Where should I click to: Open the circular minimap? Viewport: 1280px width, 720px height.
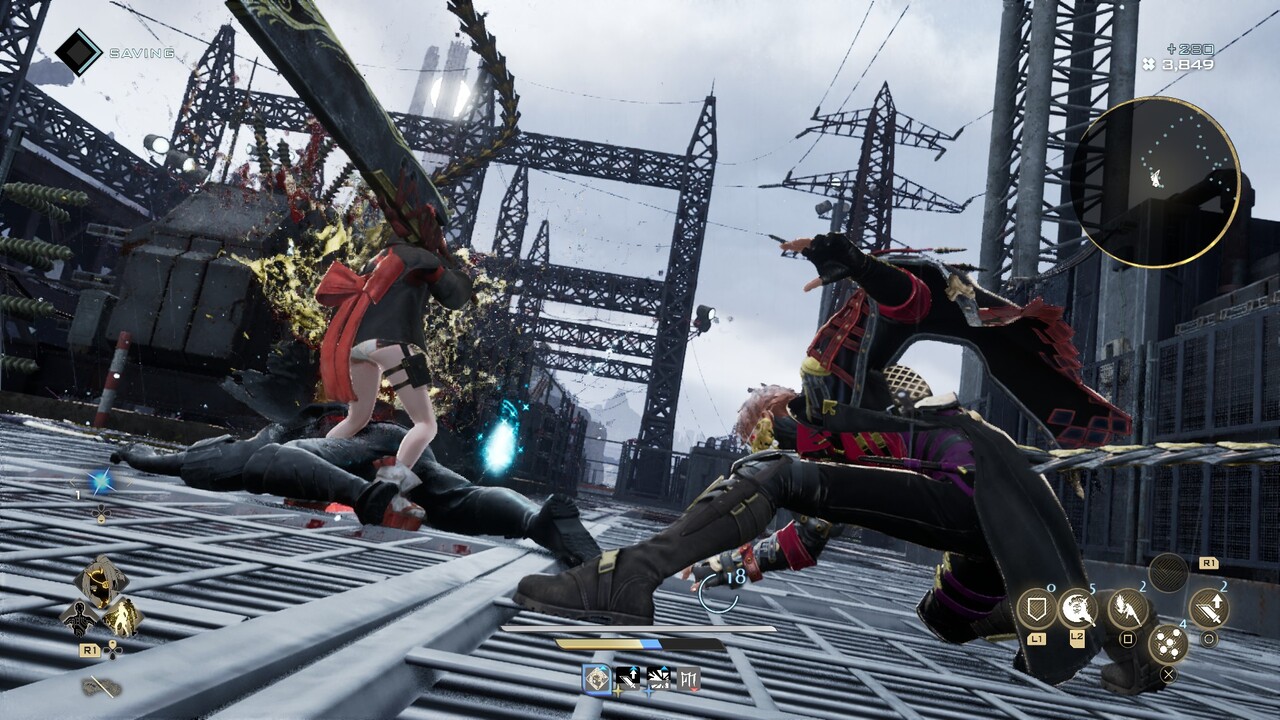[1154, 182]
